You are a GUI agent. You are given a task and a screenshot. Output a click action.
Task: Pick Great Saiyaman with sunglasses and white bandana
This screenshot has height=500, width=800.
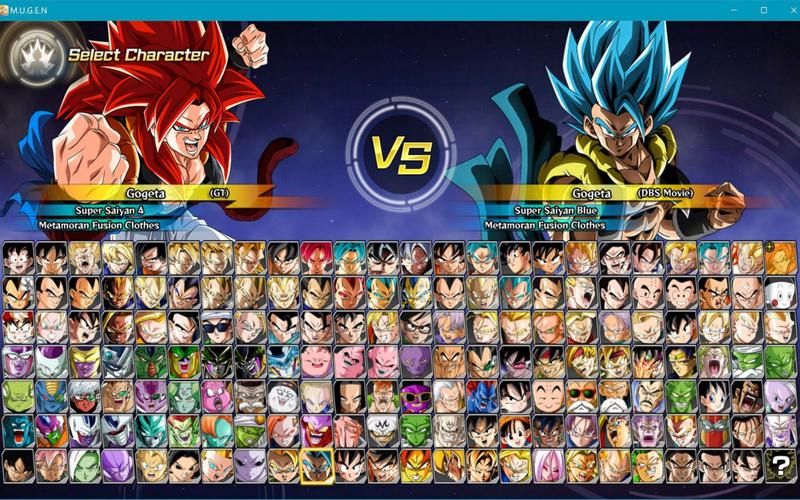pos(217,327)
